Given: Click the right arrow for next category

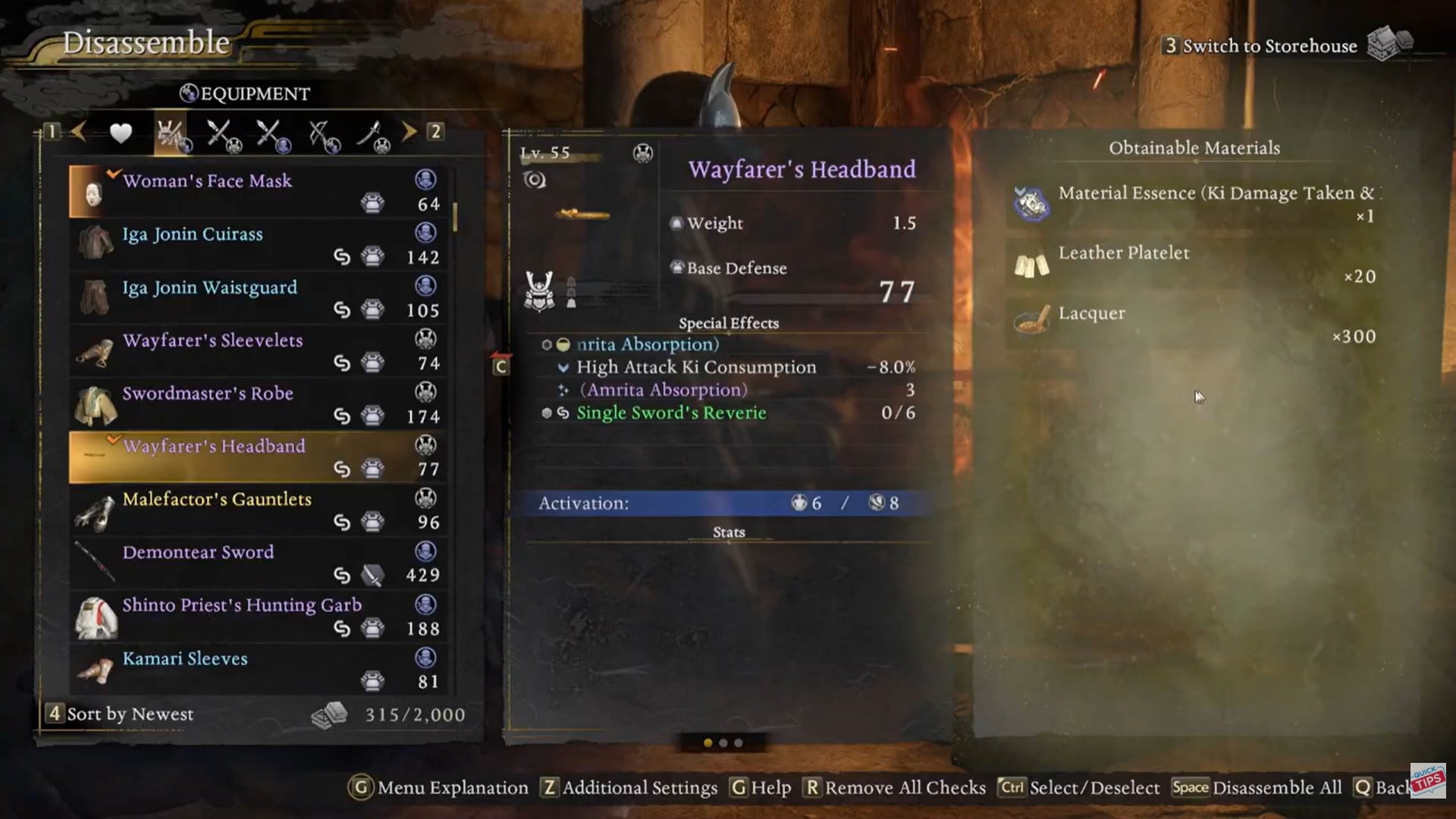Looking at the screenshot, I should point(409,132).
